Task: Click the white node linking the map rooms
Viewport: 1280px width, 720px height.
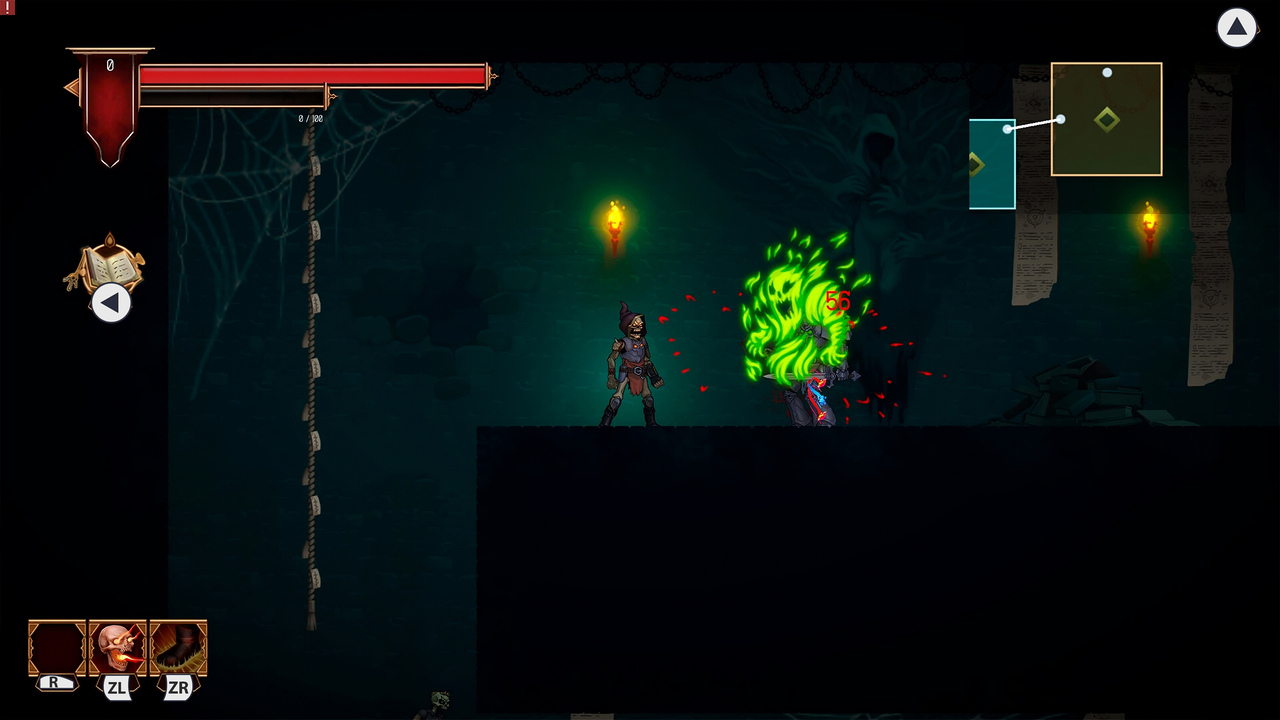Action: [x=1062, y=119]
